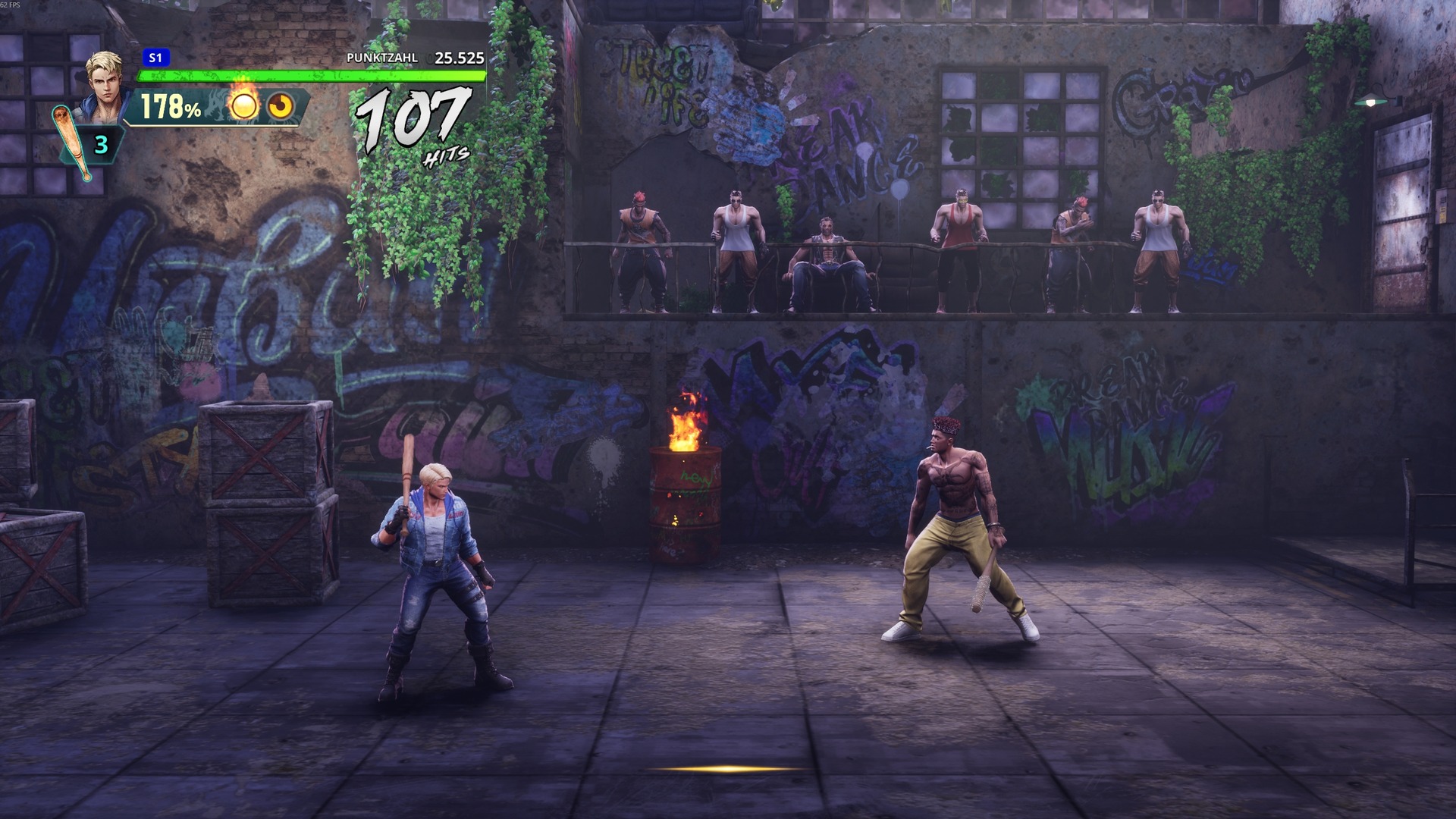Select the baseball bat weapon icon
The width and height of the screenshot is (1456, 819).
pos(73,143)
